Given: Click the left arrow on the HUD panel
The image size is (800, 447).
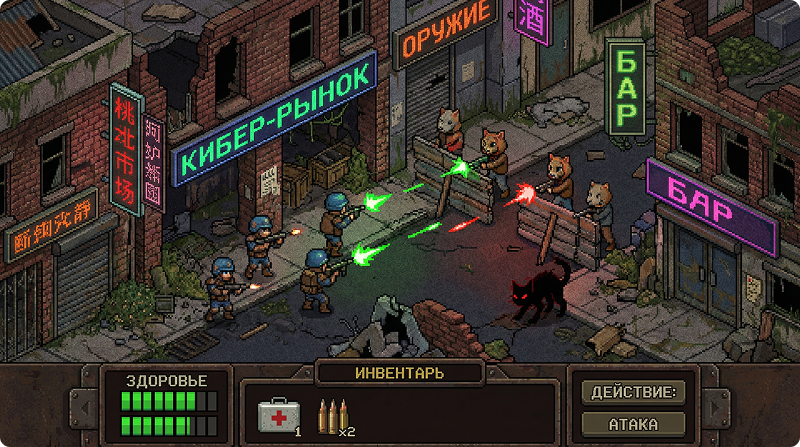Looking at the screenshot, I should click(x=85, y=407).
